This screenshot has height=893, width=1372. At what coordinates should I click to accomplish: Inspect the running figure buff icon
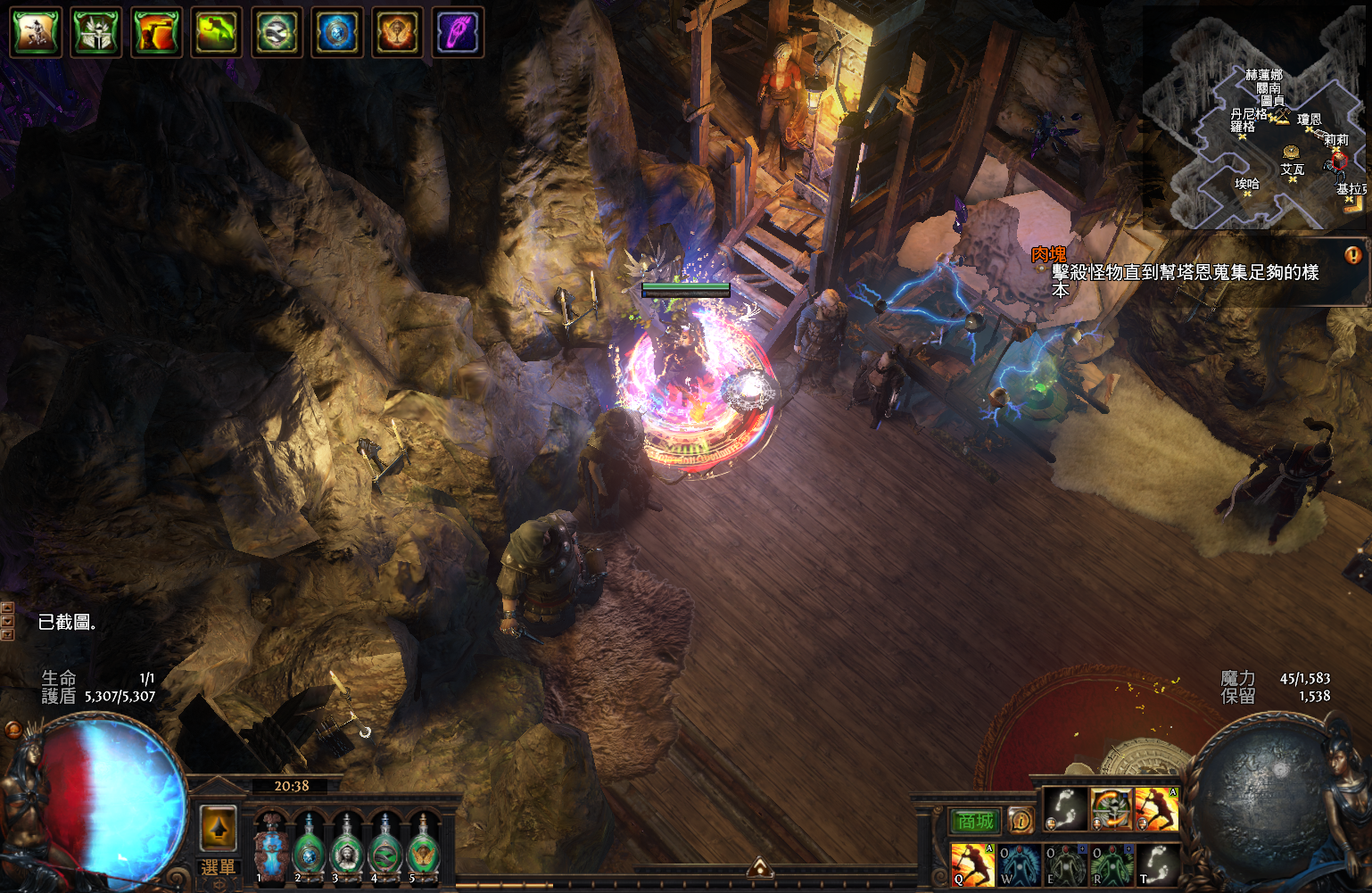pyautogui.click(x=36, y=33)
